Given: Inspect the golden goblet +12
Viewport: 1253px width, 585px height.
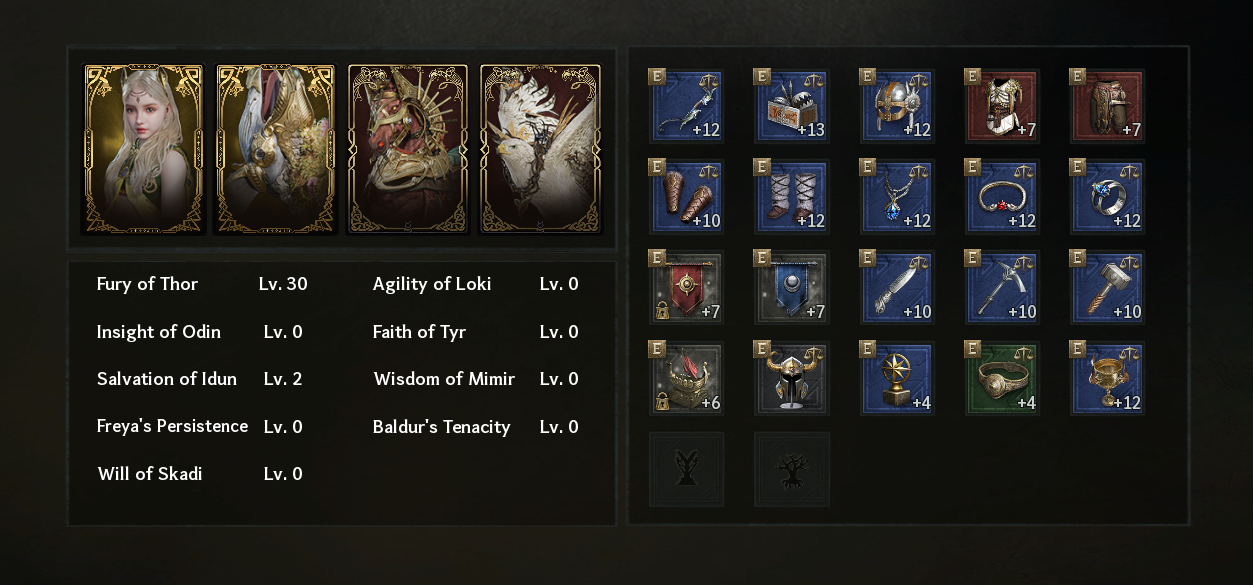Looking at the screenshot, I should (x=1107, y=379).
